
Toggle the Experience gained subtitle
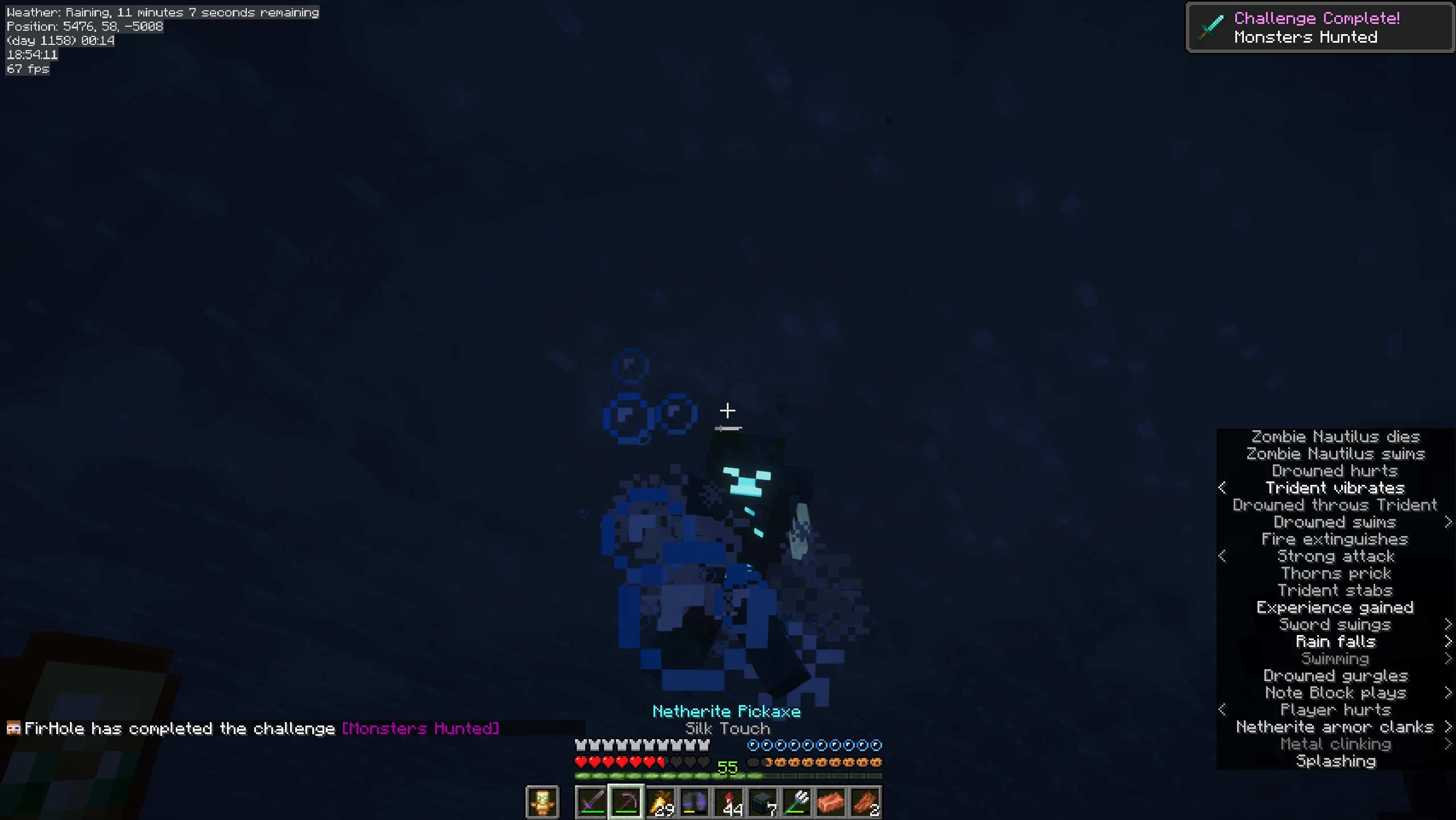pyautogui.click(x=1335, y=607)
